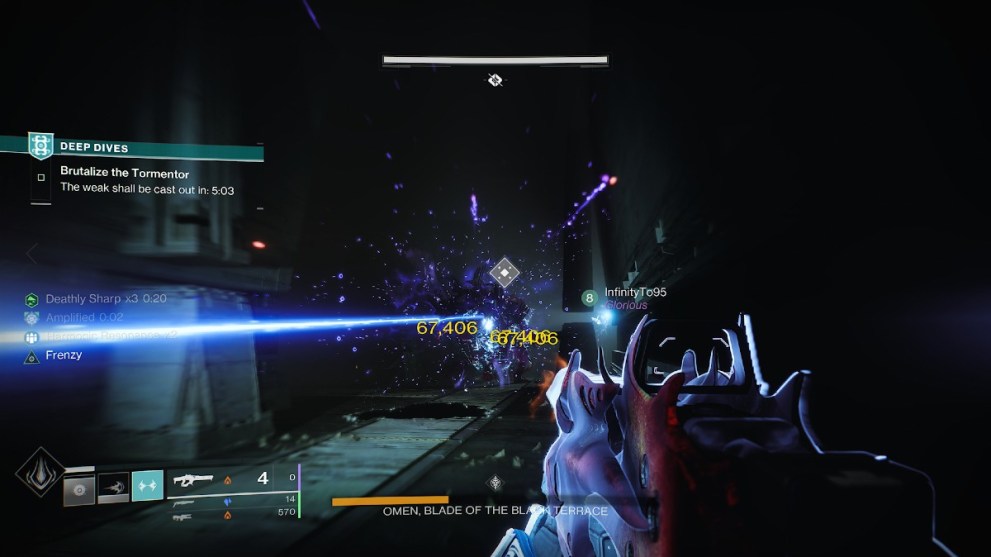Image resolution: width=991 pixels, height=557 pixels.
Task: Inspect the Frenzy buff icon
Action: [32, 356]
